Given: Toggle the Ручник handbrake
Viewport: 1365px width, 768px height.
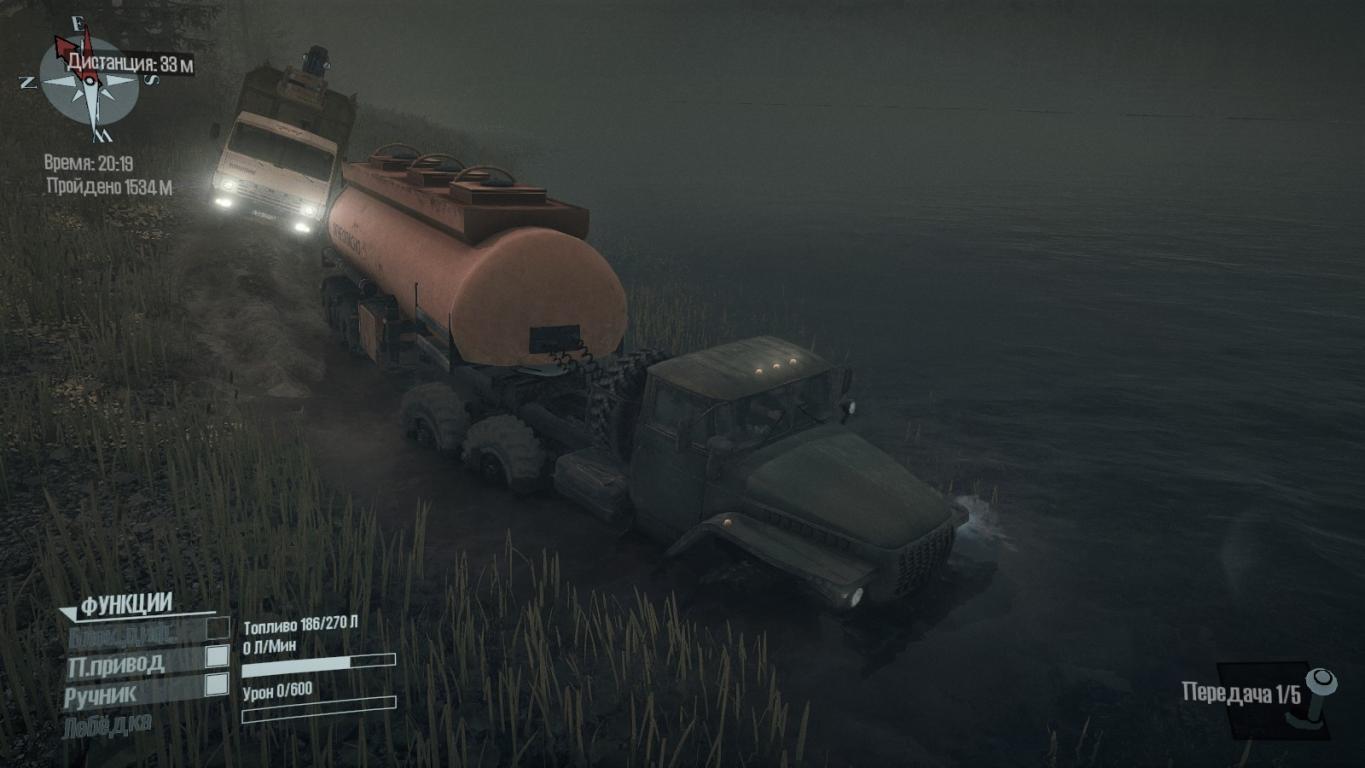Looking at the screenshot, I should (217, 685).
